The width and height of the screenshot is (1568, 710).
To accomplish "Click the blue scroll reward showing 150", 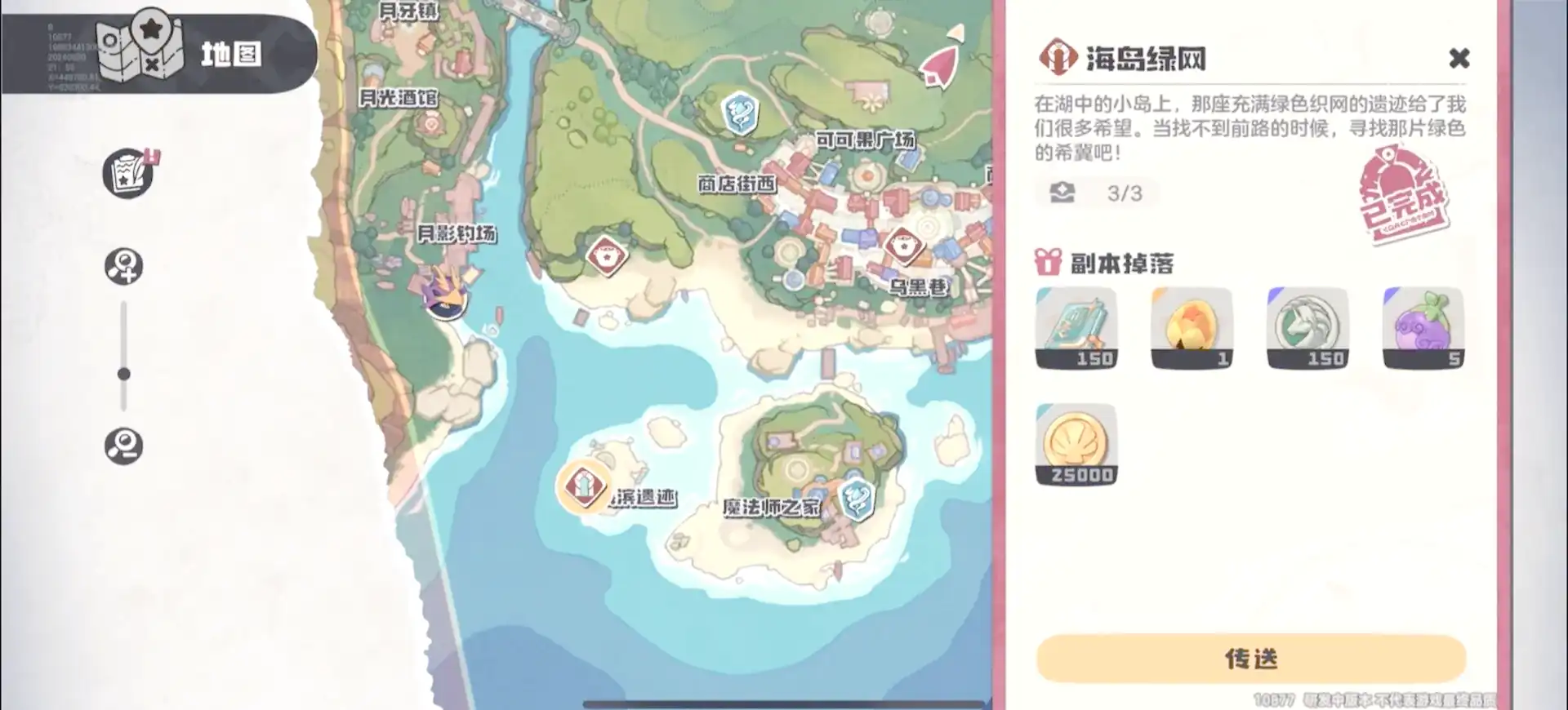I will 1076,326.
